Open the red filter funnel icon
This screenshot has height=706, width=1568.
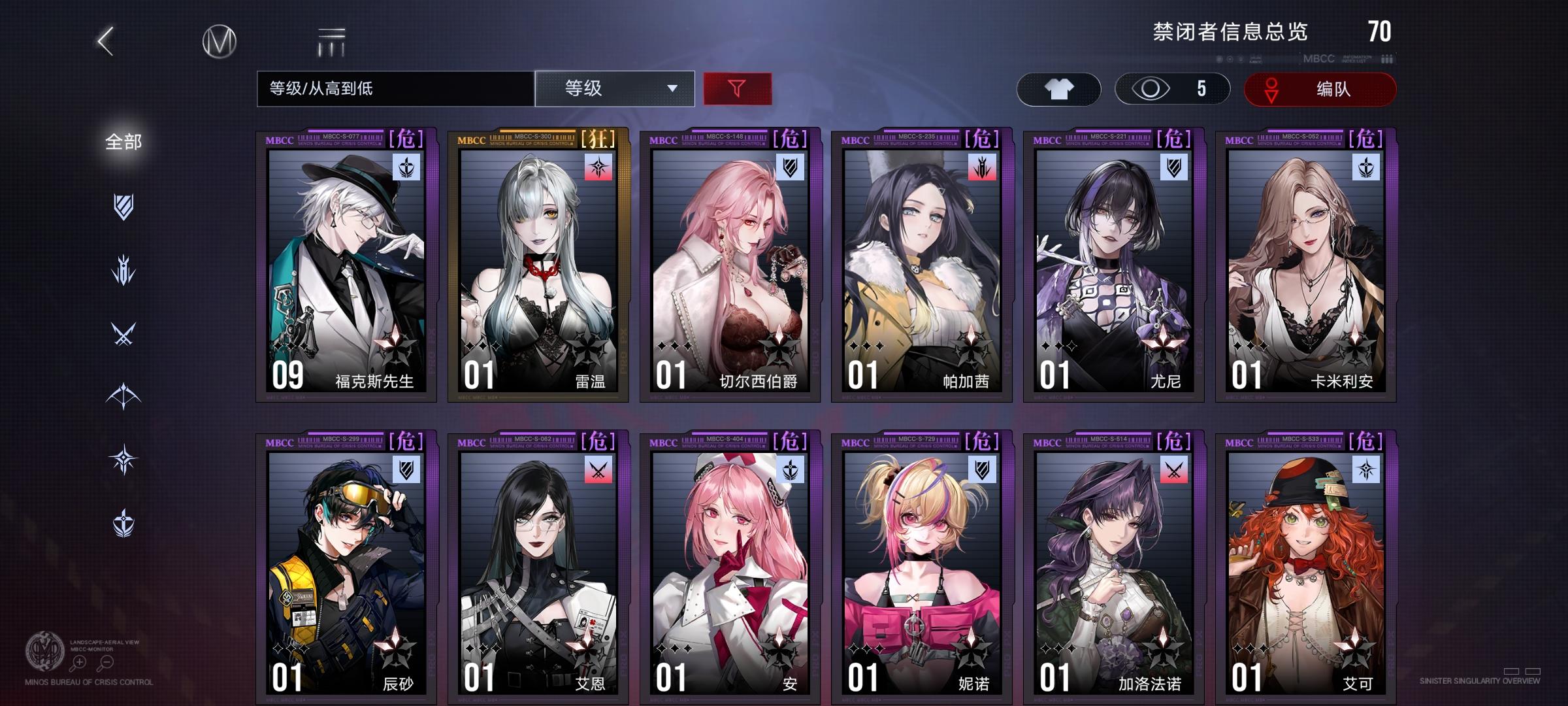738,88
